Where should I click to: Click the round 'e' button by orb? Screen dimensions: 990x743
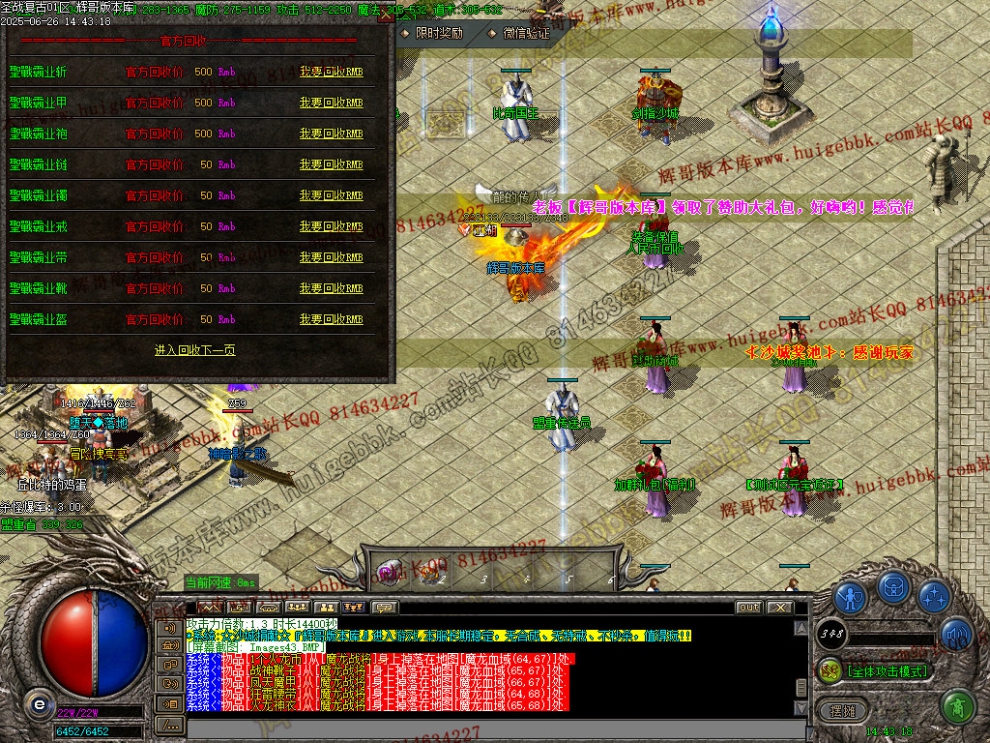point(39,703)
